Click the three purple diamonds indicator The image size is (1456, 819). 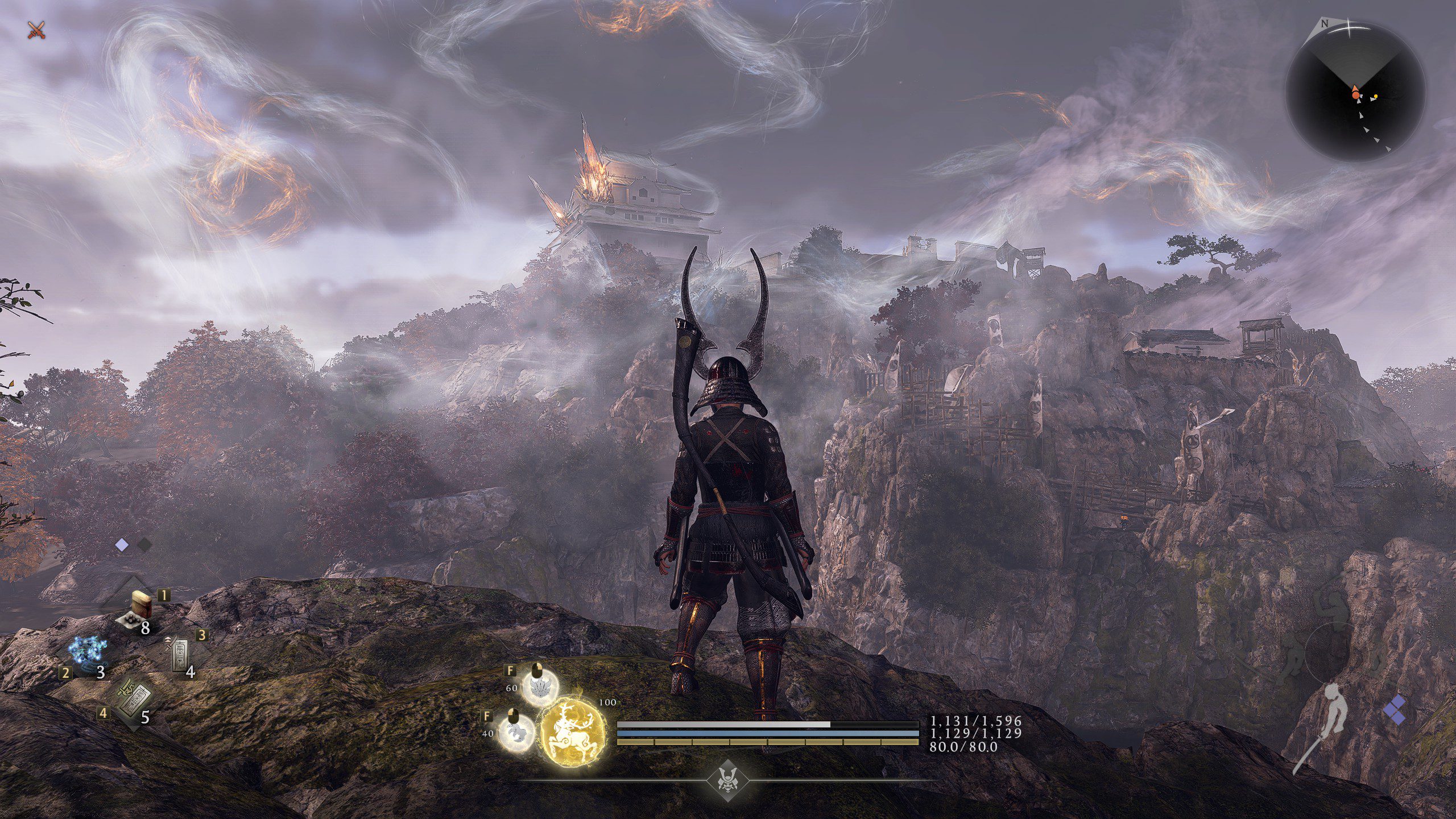point(1395,710)
